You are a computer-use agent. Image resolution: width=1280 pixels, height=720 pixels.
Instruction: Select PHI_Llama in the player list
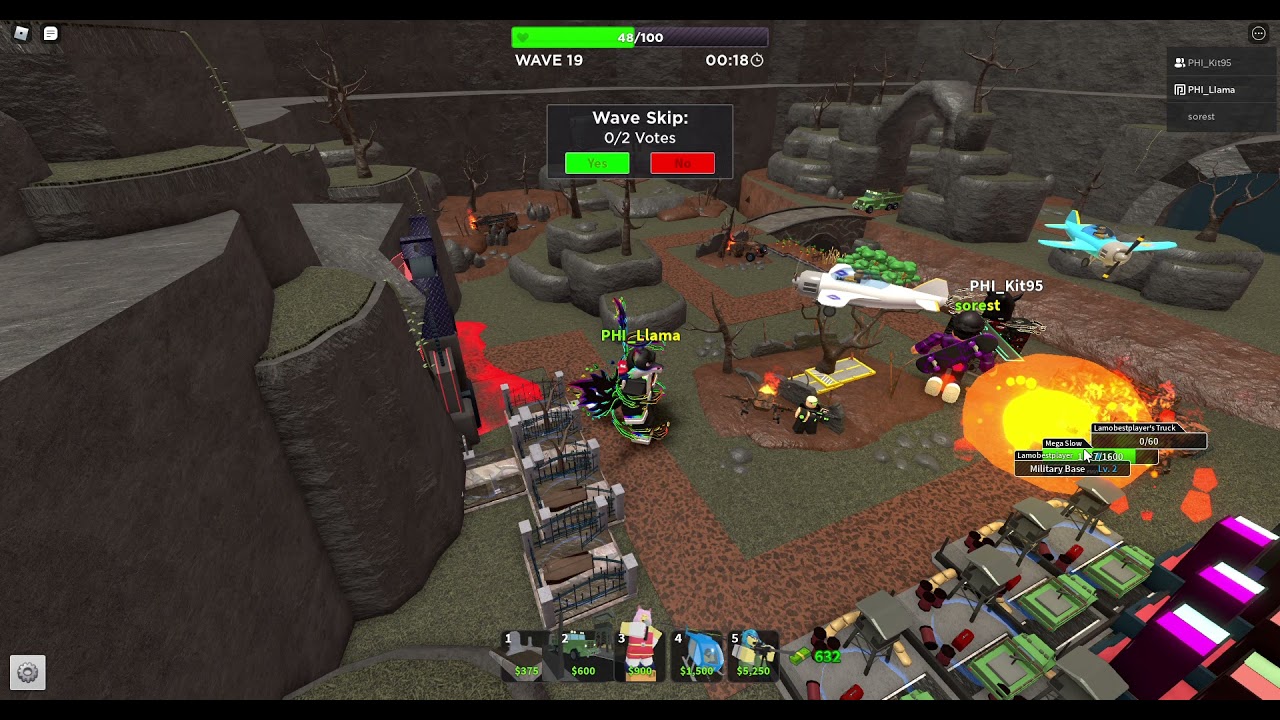click(x=1211, y=90)
